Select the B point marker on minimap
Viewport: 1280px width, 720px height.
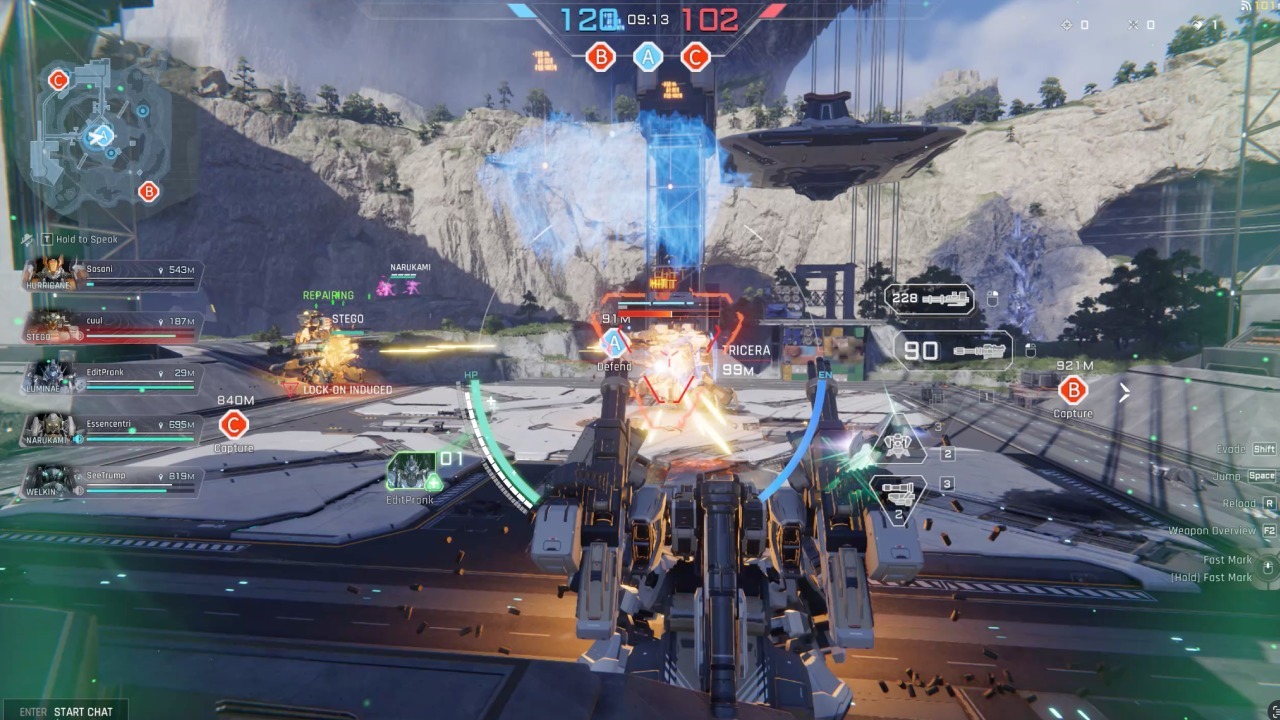(148, 191)
